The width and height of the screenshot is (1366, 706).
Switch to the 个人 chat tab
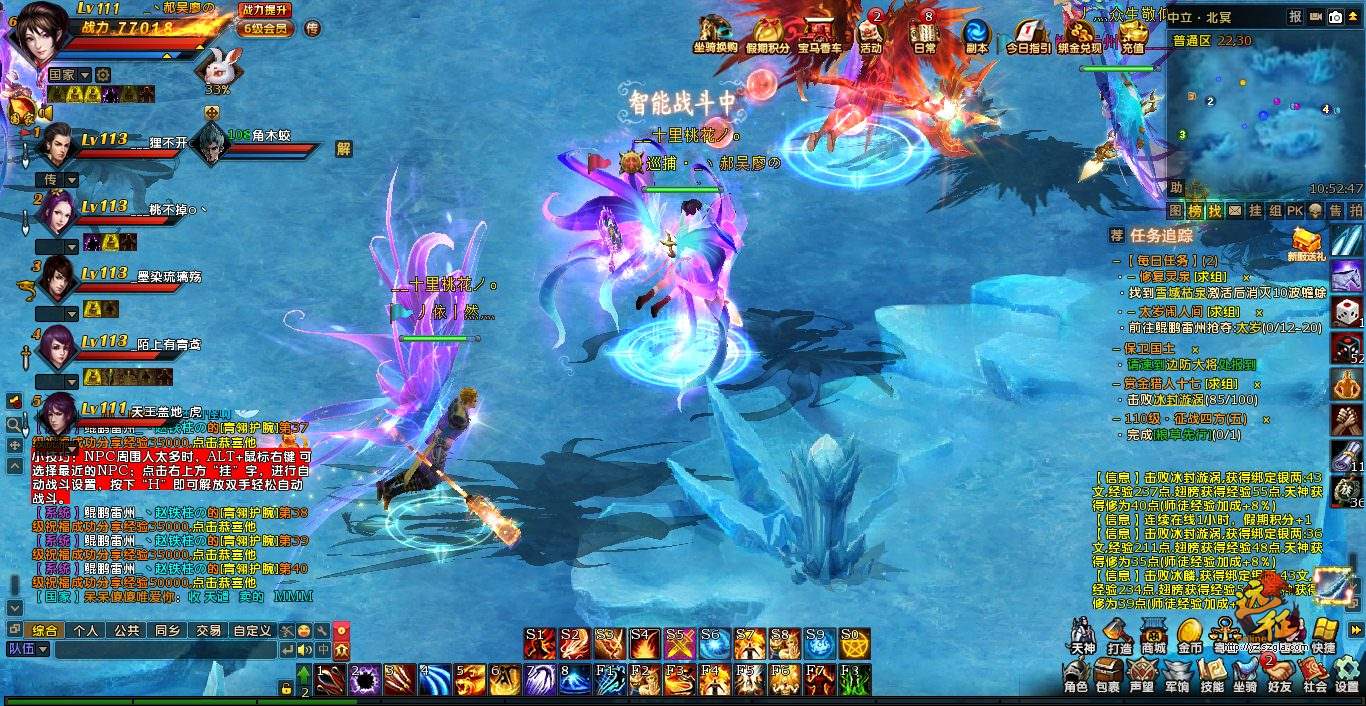[x=86, y=631]
